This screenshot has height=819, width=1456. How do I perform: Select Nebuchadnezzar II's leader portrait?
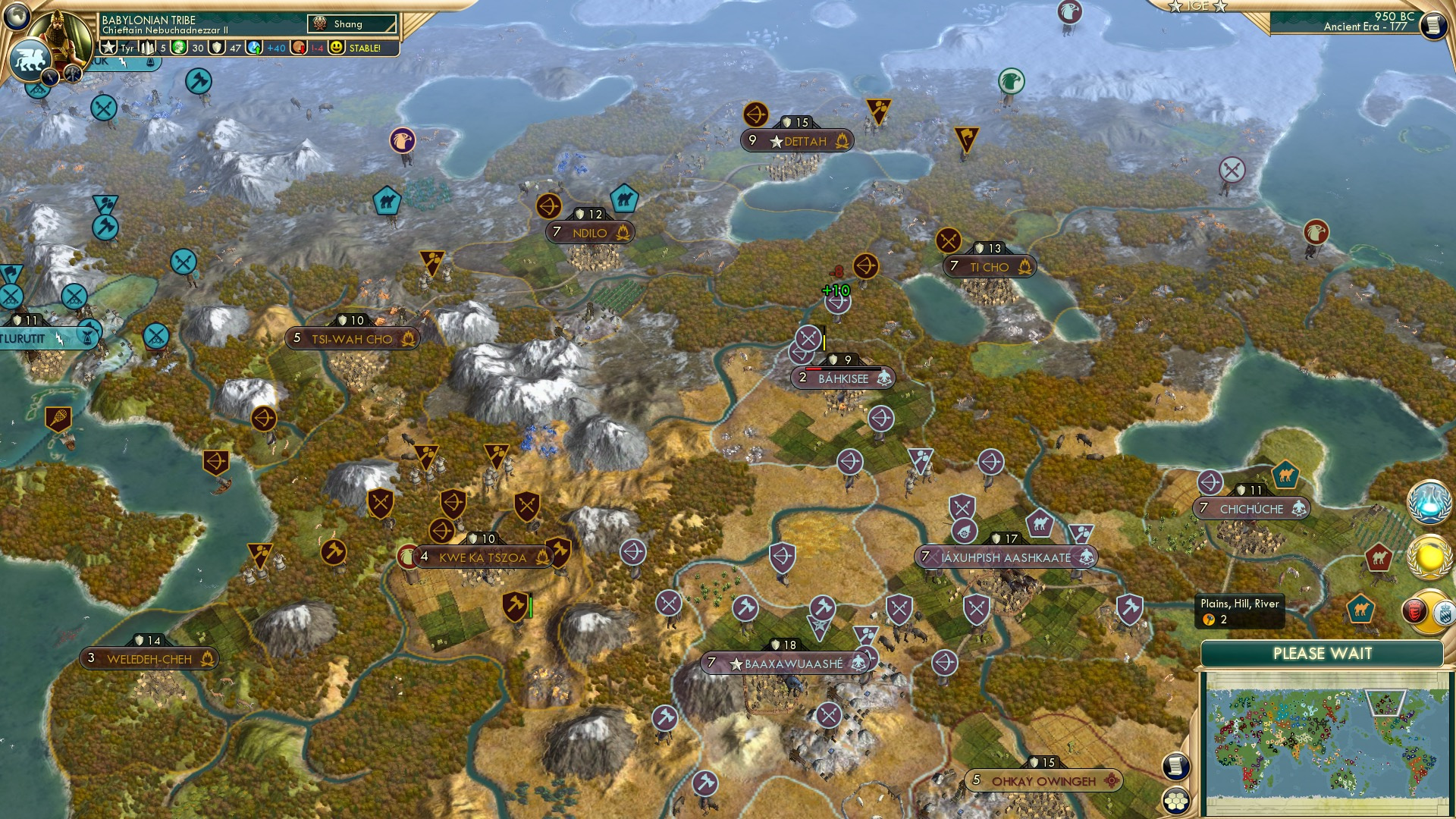tap(59, 36)
